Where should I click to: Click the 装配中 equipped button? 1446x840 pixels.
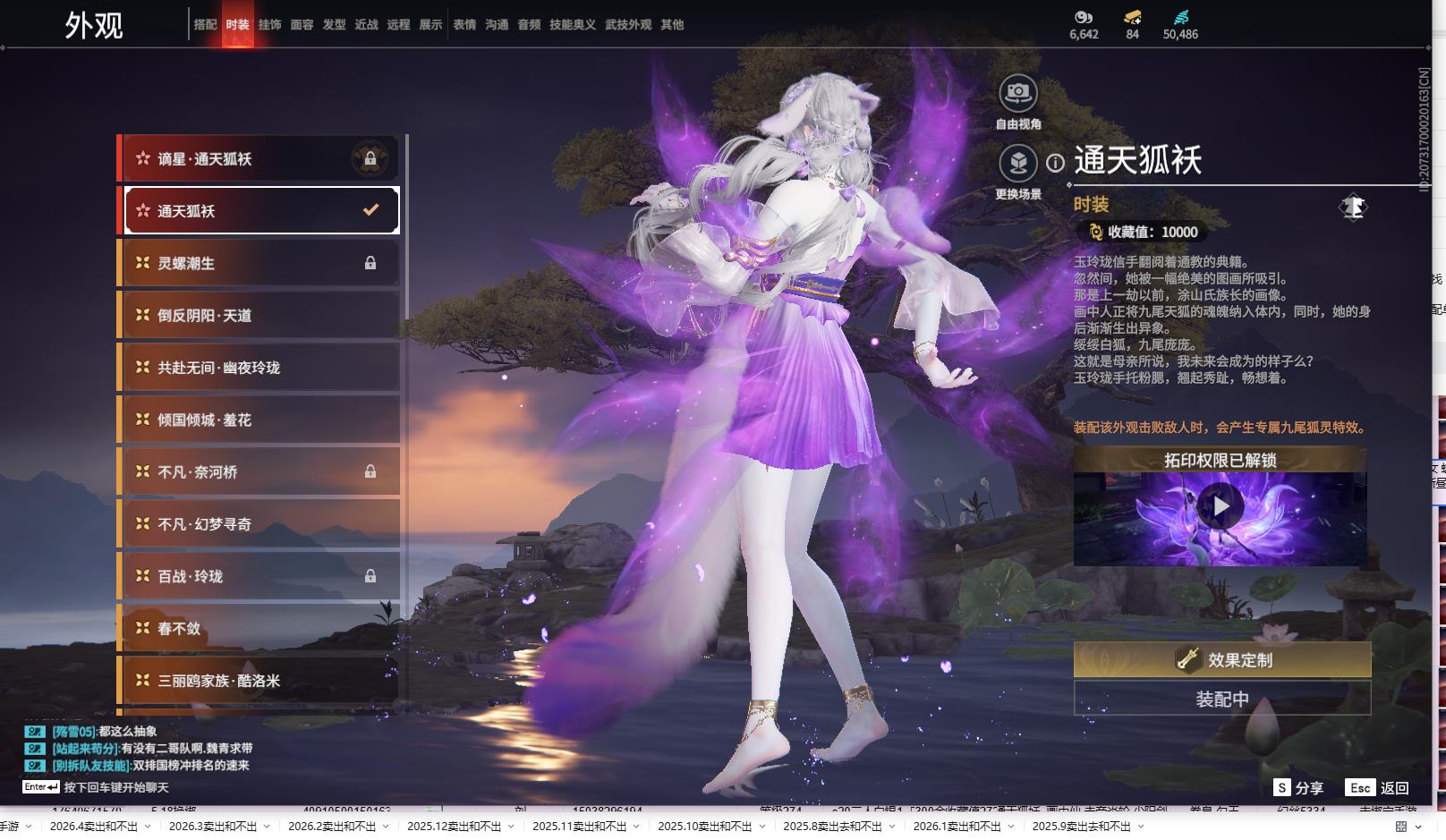pos(1222,699)
